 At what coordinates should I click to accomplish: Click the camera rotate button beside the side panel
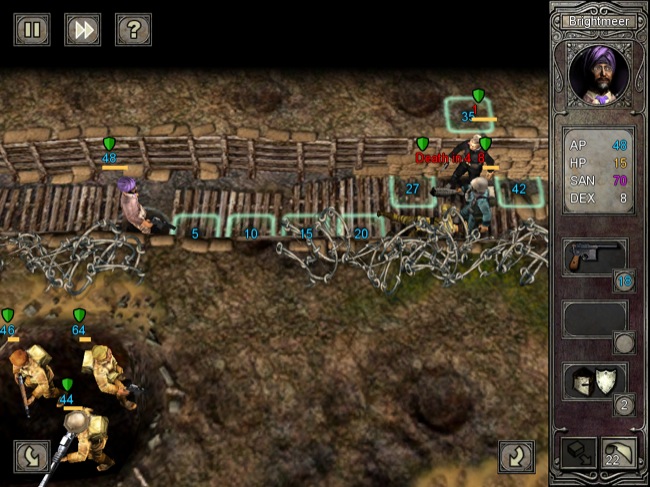click(x=517, y=457)
